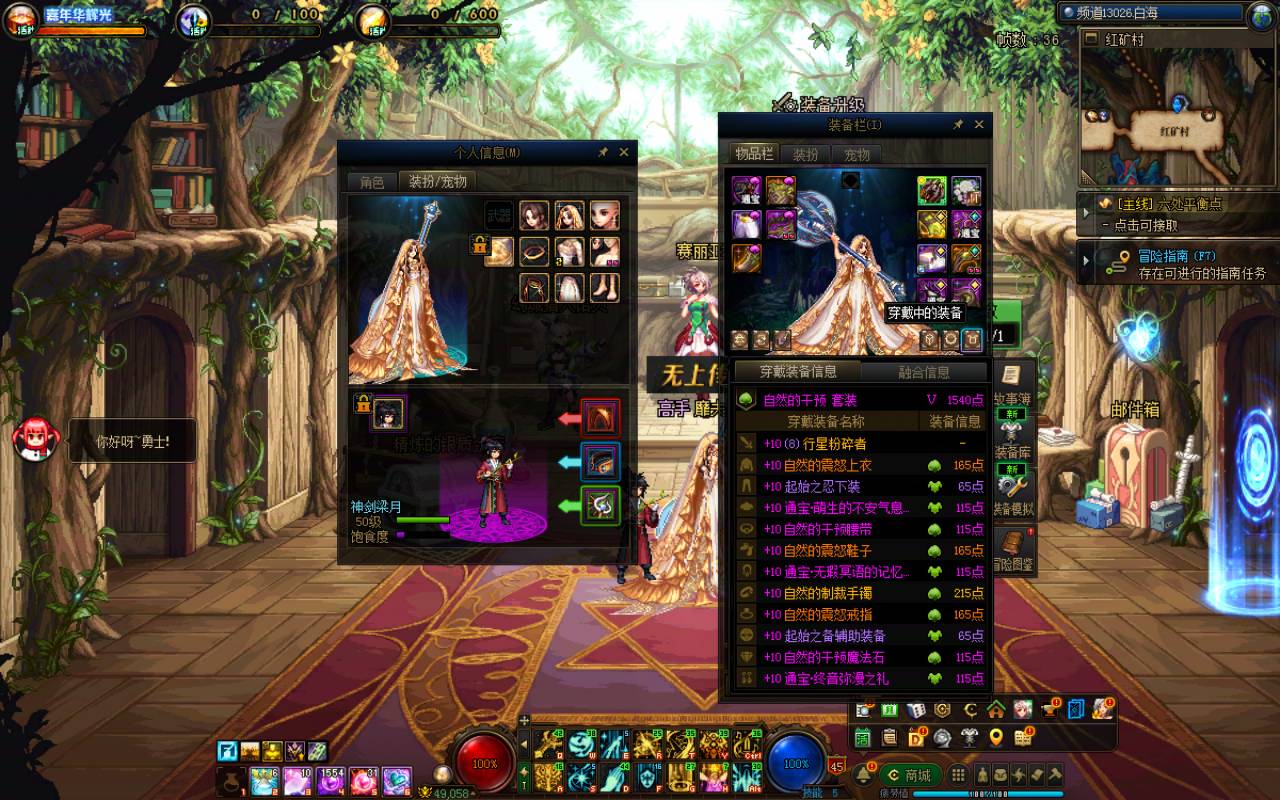The image size is (1280, 800).
Task: Open the 商城 shop button
Action: coord(909,775)
